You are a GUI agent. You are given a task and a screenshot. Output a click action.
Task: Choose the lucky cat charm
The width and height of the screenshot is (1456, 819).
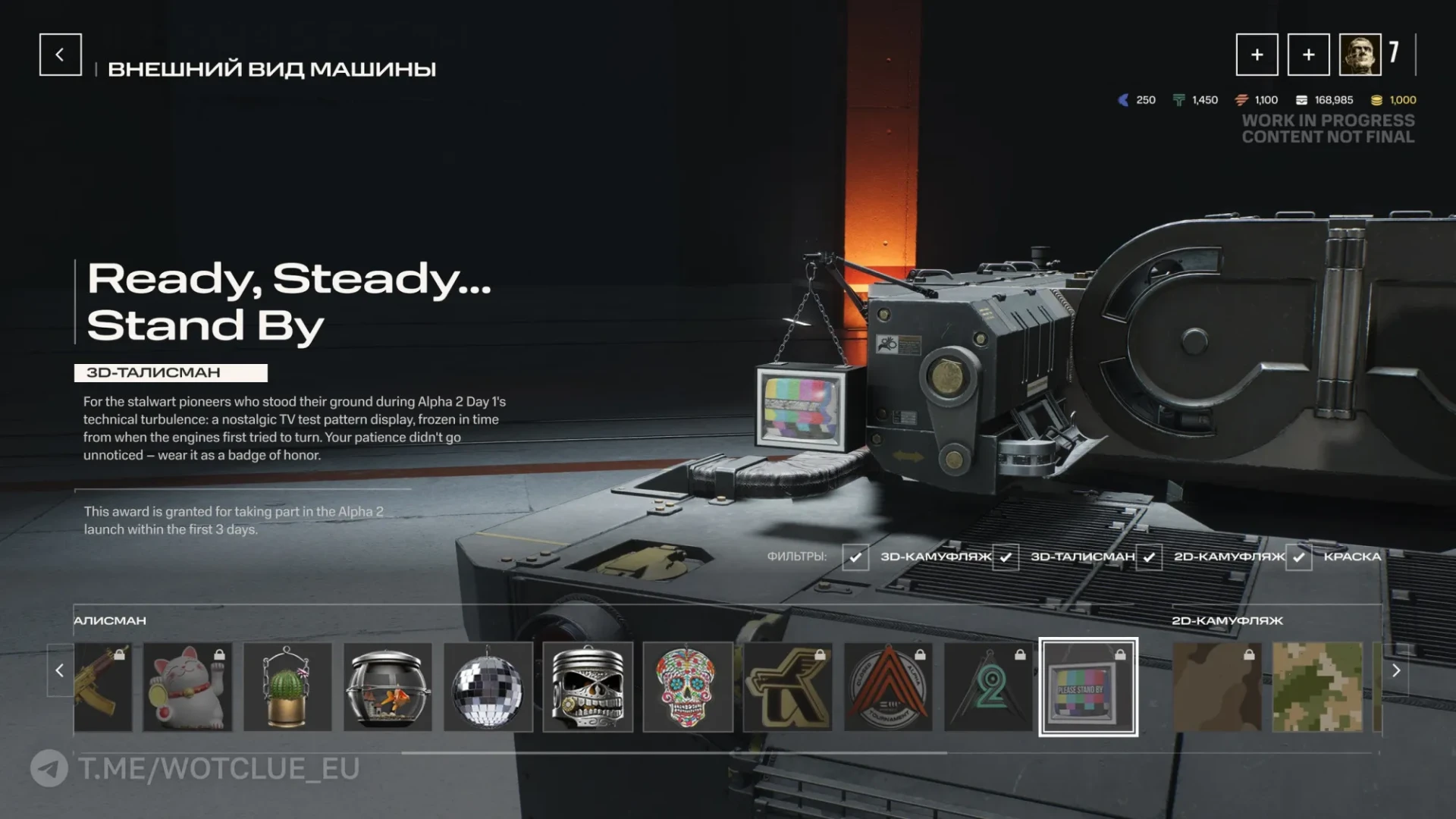[x=187, y=687]
